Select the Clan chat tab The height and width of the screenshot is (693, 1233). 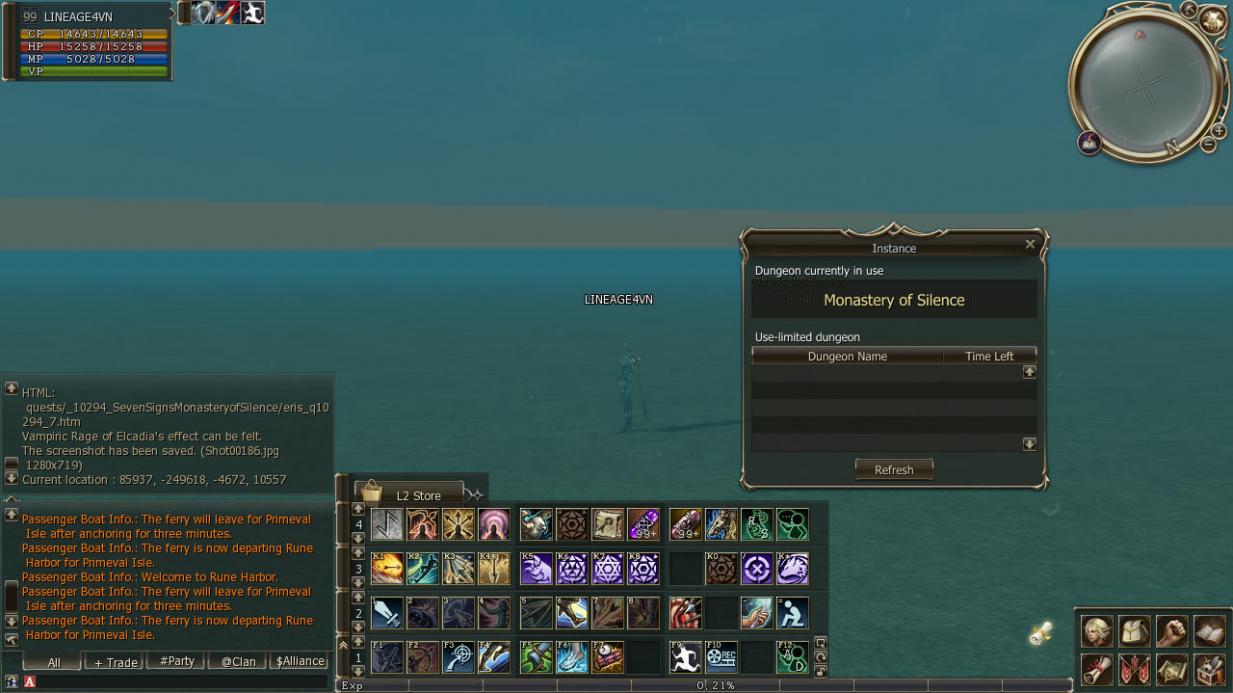[238, 661]
